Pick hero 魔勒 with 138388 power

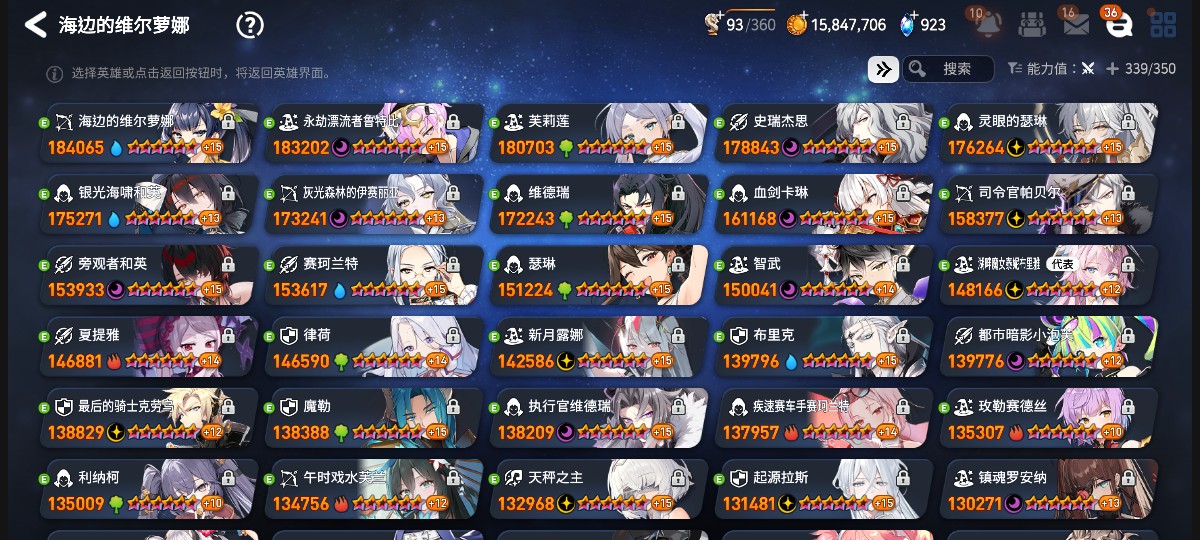[x=373, y=419]
